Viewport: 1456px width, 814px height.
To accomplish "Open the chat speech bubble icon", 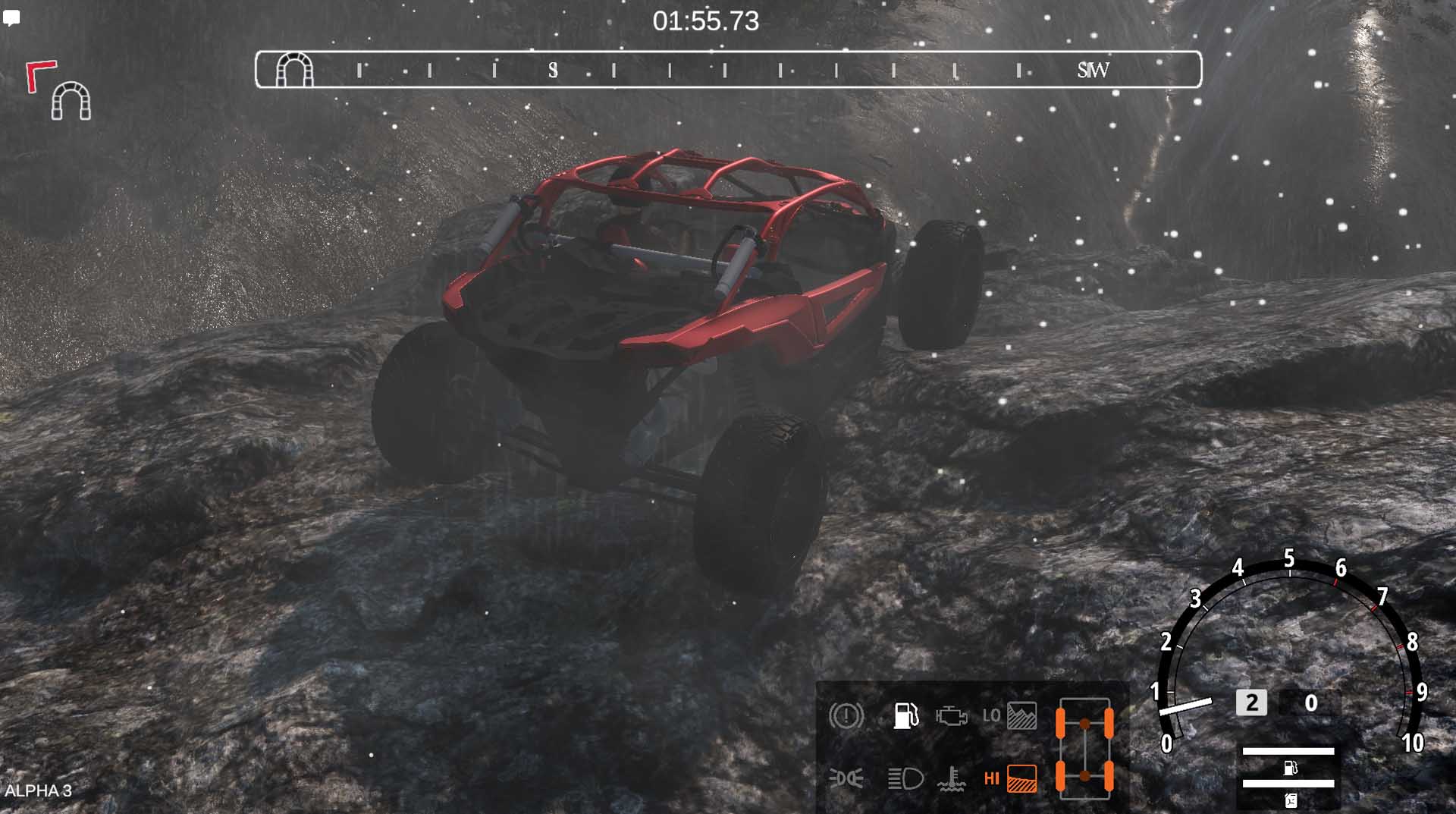I will point(11,18).
